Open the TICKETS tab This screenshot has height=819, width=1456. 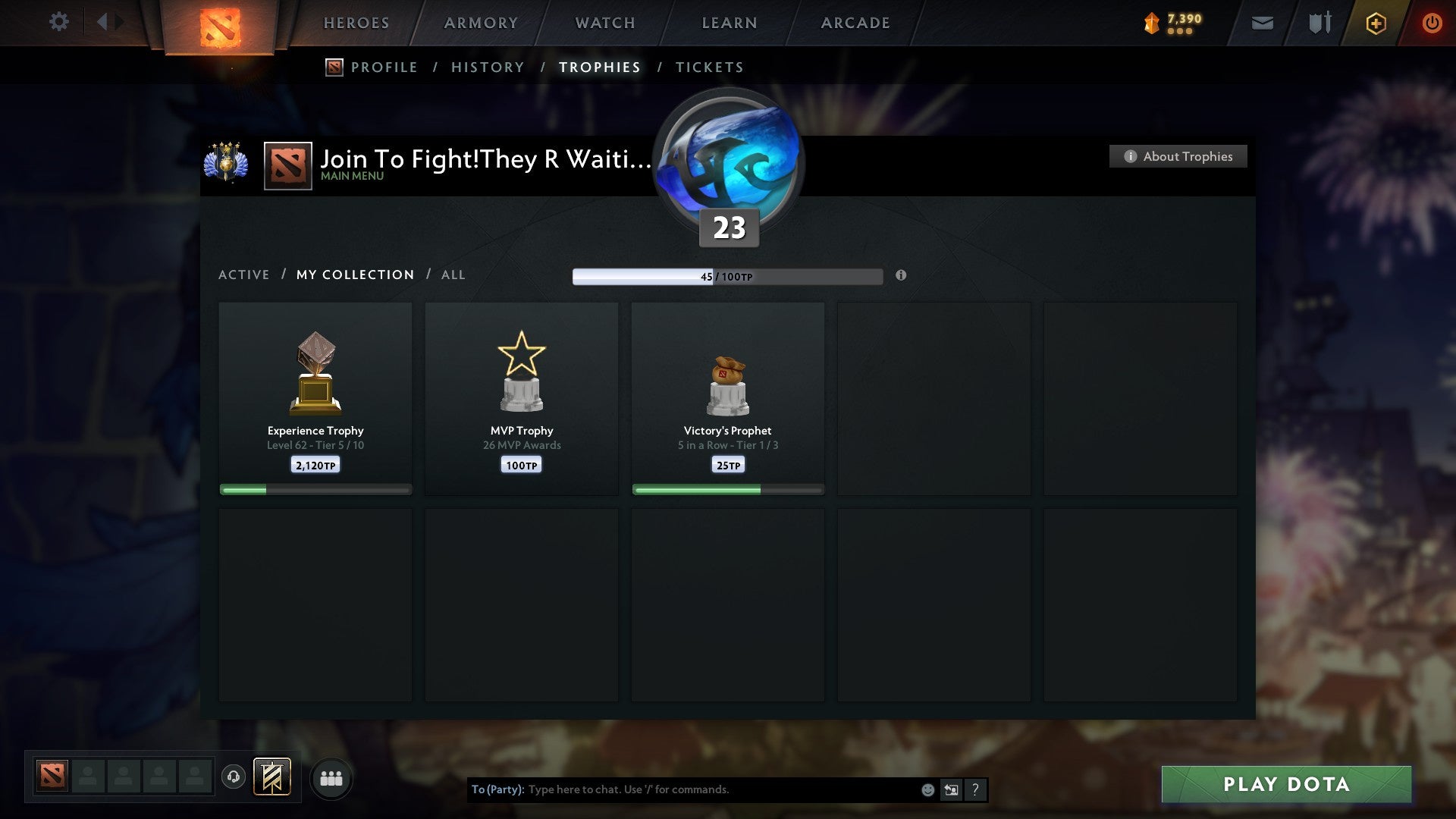708,67
